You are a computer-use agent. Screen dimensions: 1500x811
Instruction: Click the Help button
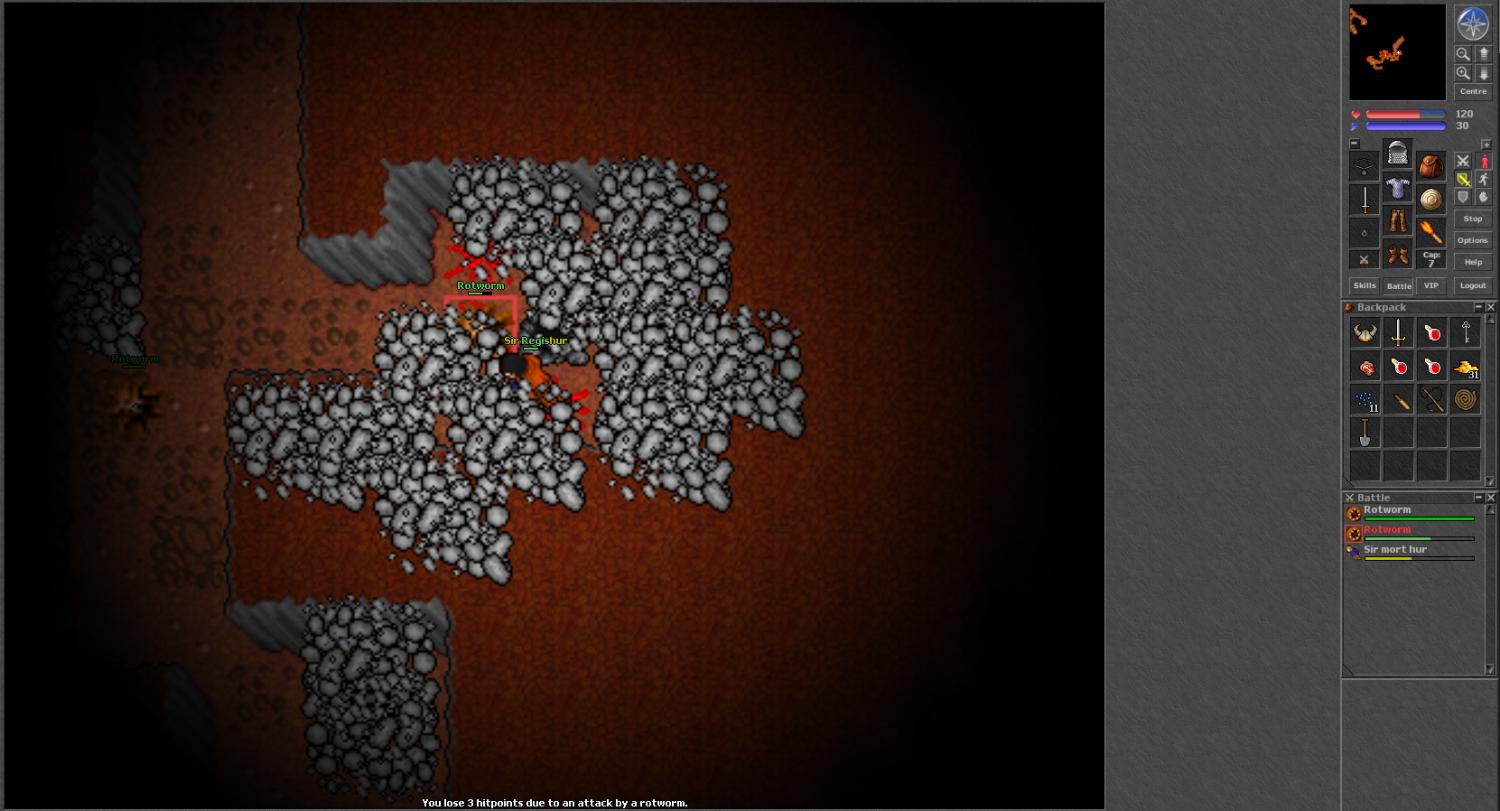point(1472,262)
